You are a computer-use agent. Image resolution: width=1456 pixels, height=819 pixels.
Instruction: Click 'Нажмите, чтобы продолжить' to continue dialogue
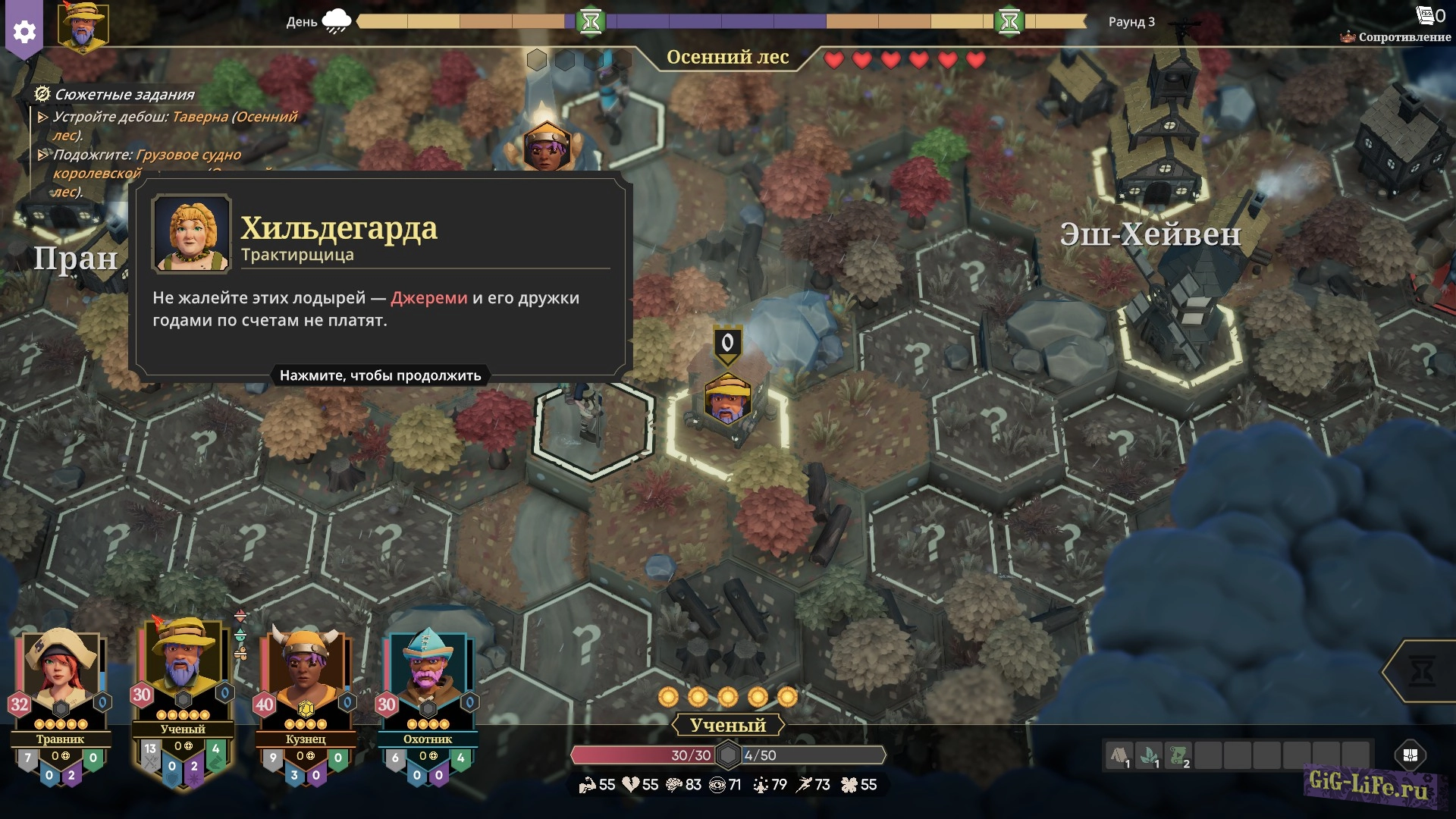coord(380,375)
